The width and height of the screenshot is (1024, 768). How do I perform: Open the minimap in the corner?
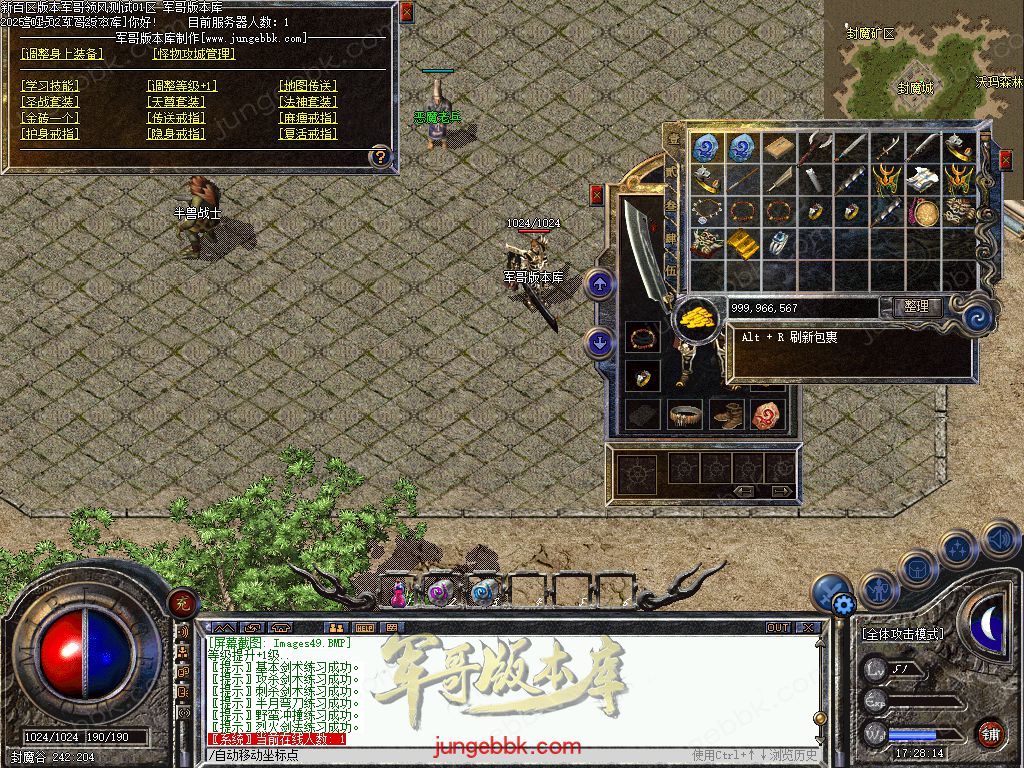923,58
